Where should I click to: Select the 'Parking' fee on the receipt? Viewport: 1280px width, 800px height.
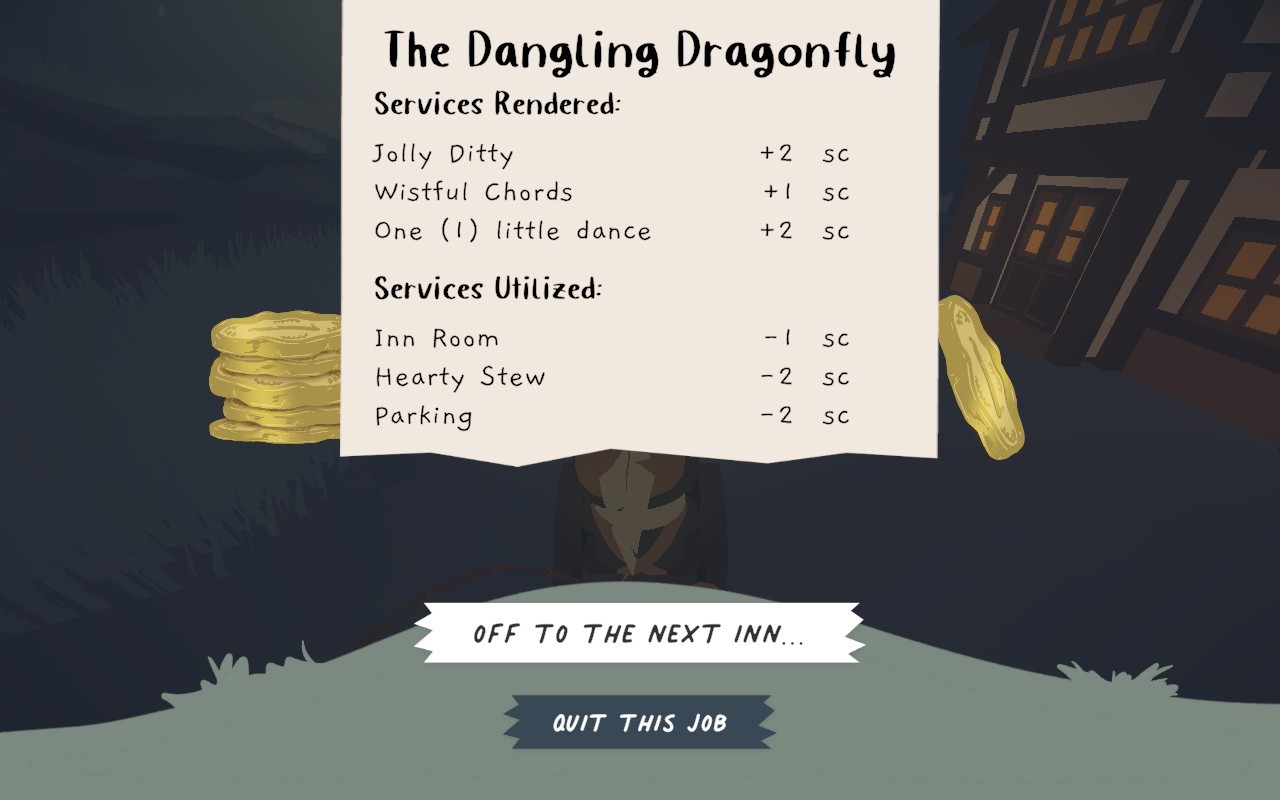(423, 416)
